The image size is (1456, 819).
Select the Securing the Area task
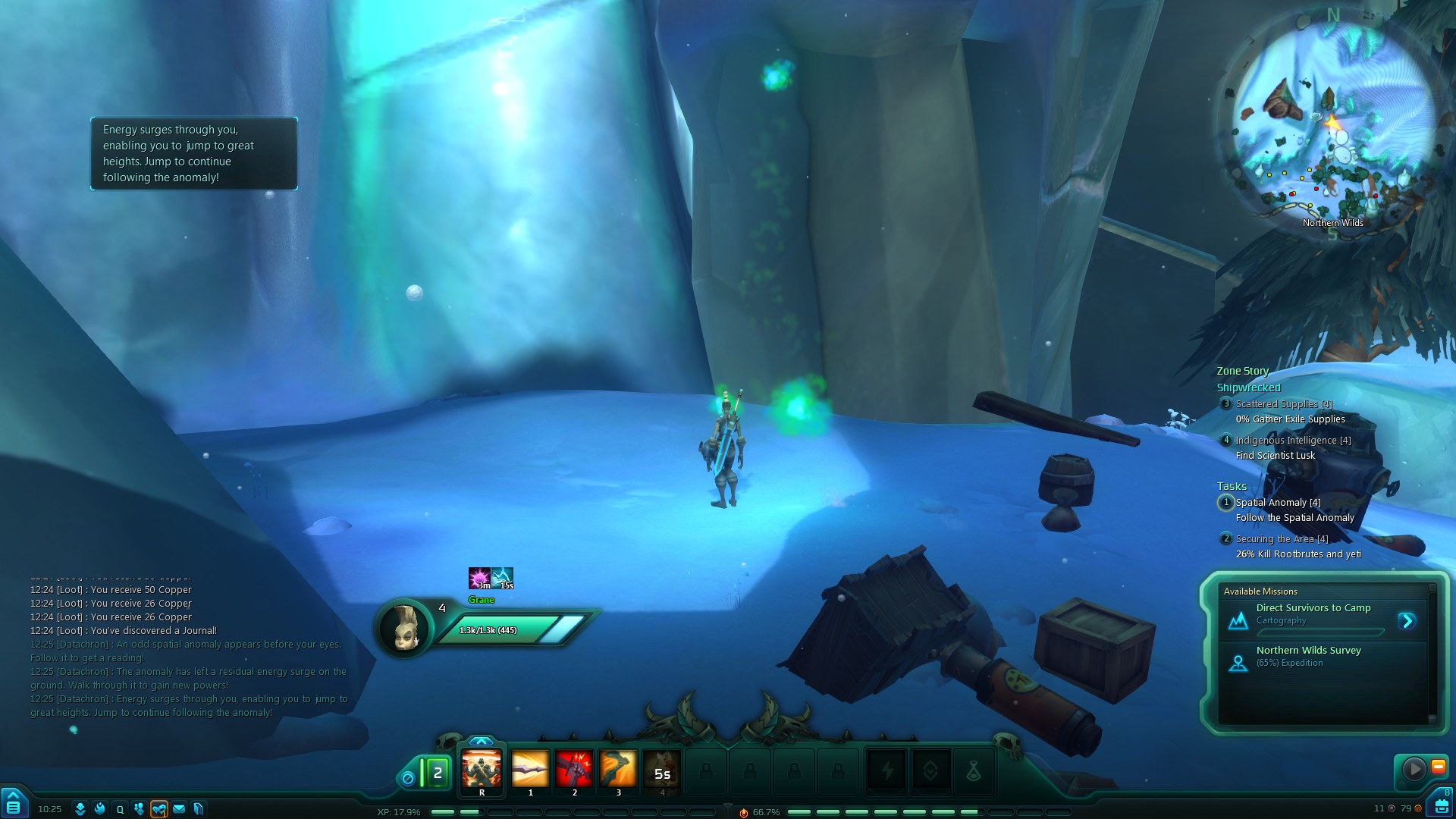point(1282,539)
